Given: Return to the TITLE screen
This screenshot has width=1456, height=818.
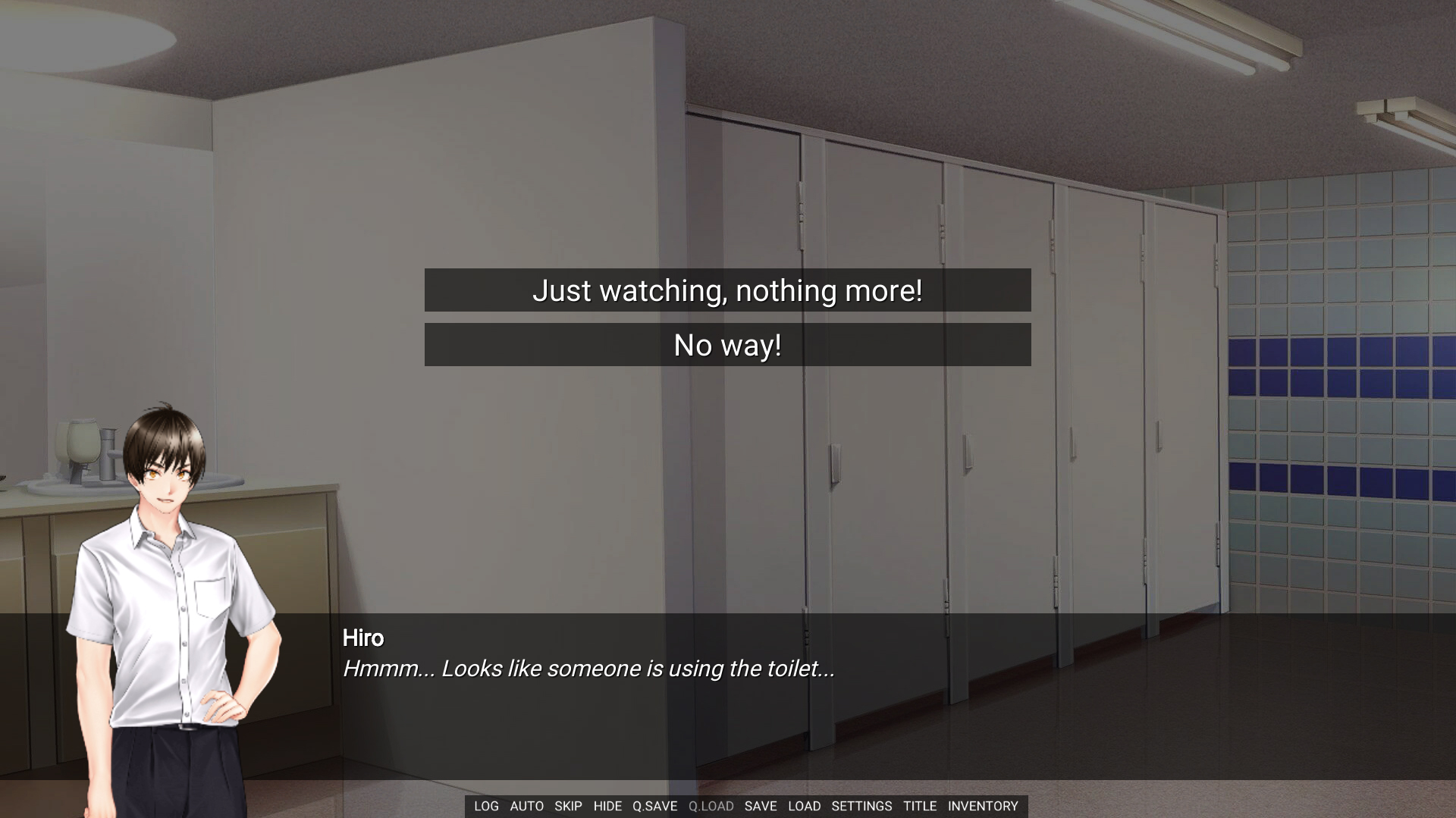Looking at the screenshot, I should point(920,806).
